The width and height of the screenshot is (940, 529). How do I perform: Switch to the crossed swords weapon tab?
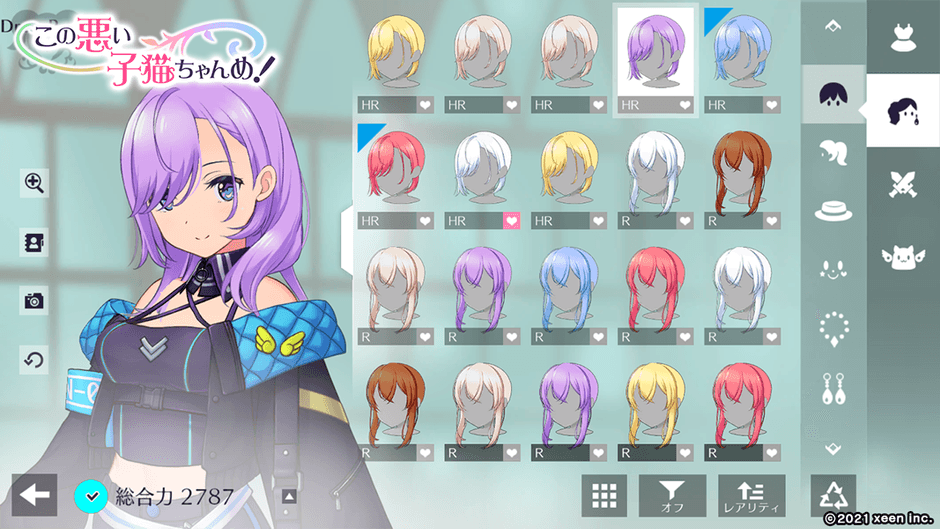pyautogui.click(x=903, y=185)
